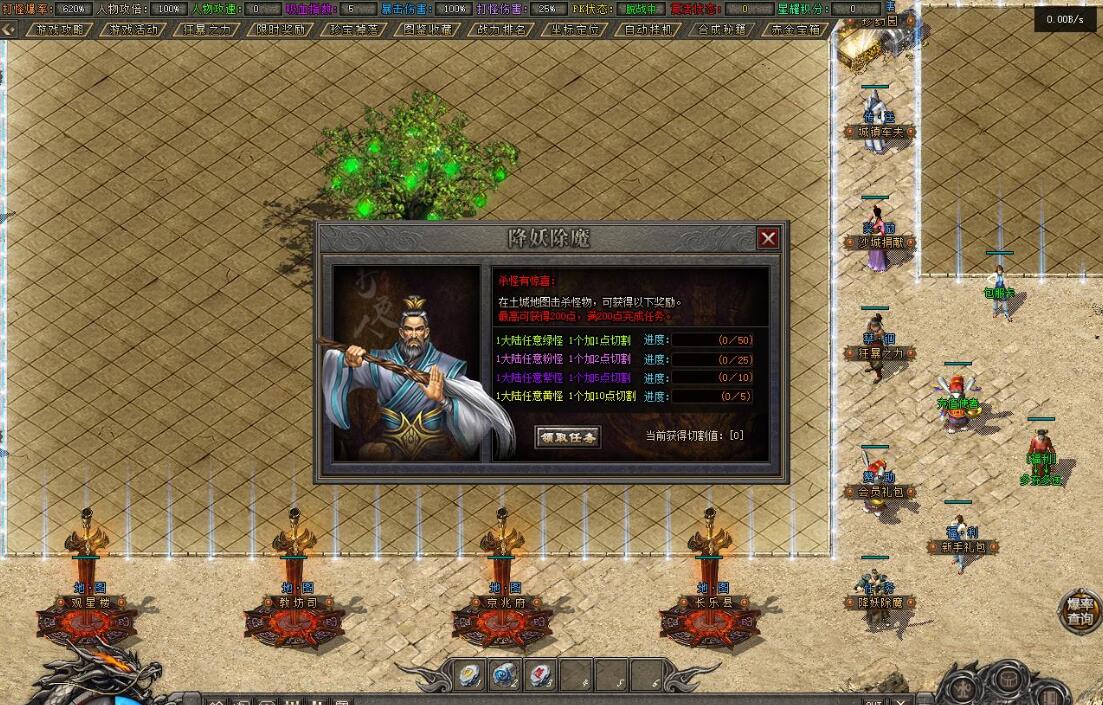
Task: Show the 图鉴收藏 collection
Action: pos(427,30)
